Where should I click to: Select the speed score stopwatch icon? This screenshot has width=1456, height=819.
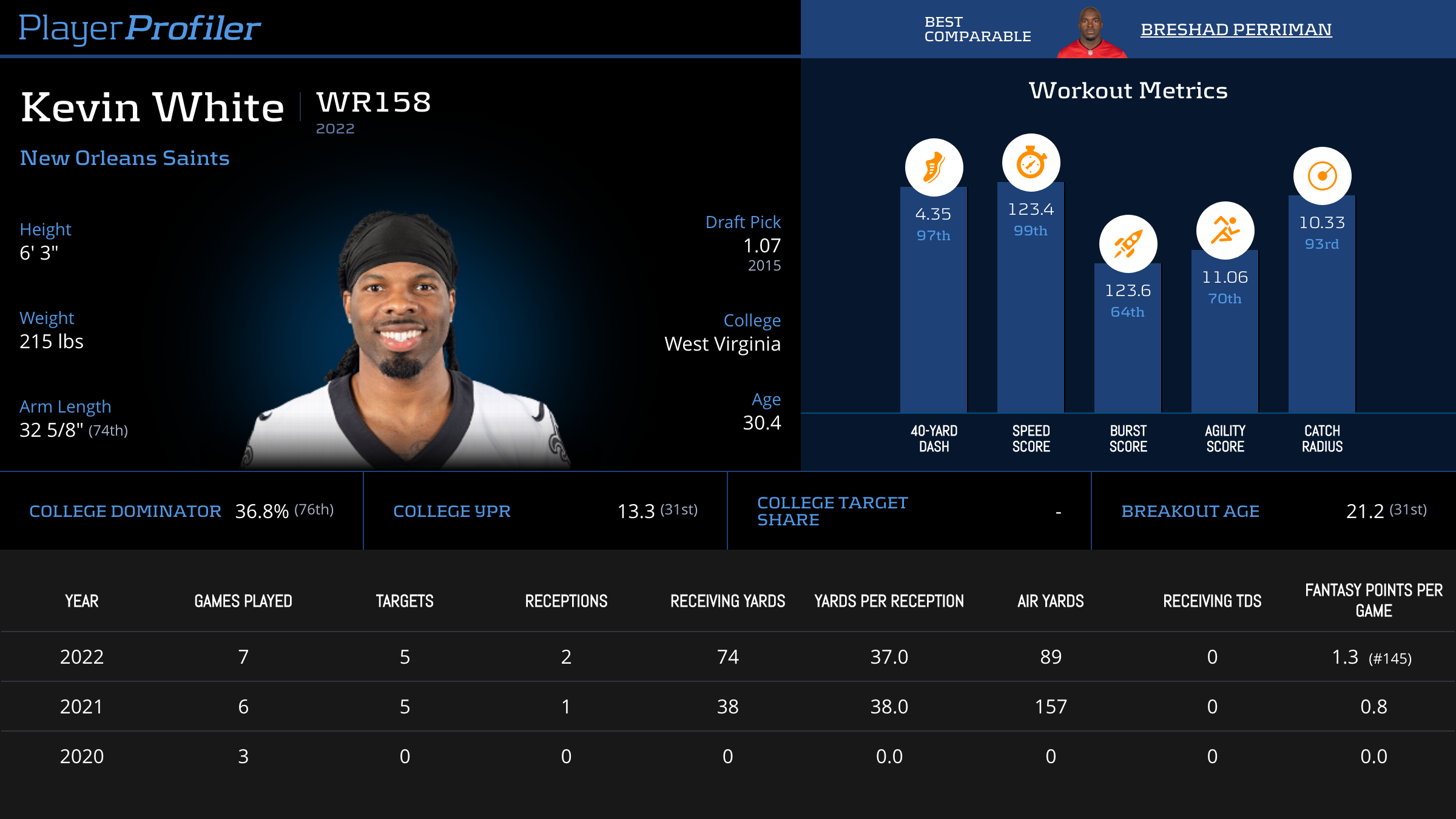pos(1031,163)
